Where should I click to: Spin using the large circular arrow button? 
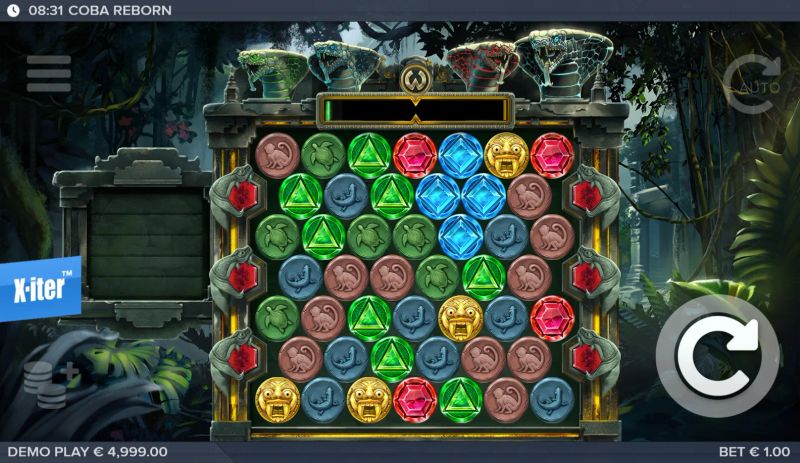(x=716, y=357)
